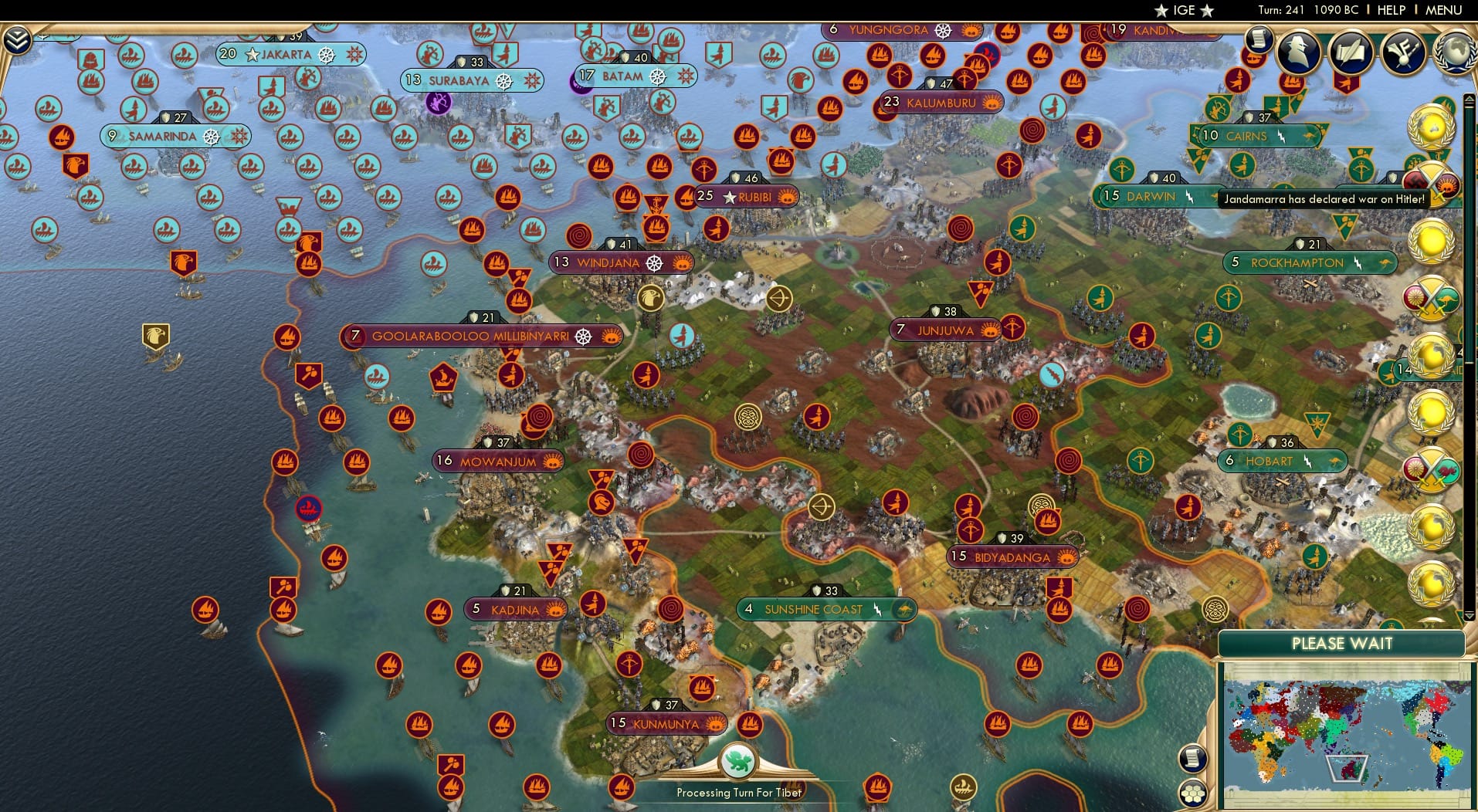Open the Tourism overview brush icon
Viewport: 1478px width, 812px height.
1404,52
